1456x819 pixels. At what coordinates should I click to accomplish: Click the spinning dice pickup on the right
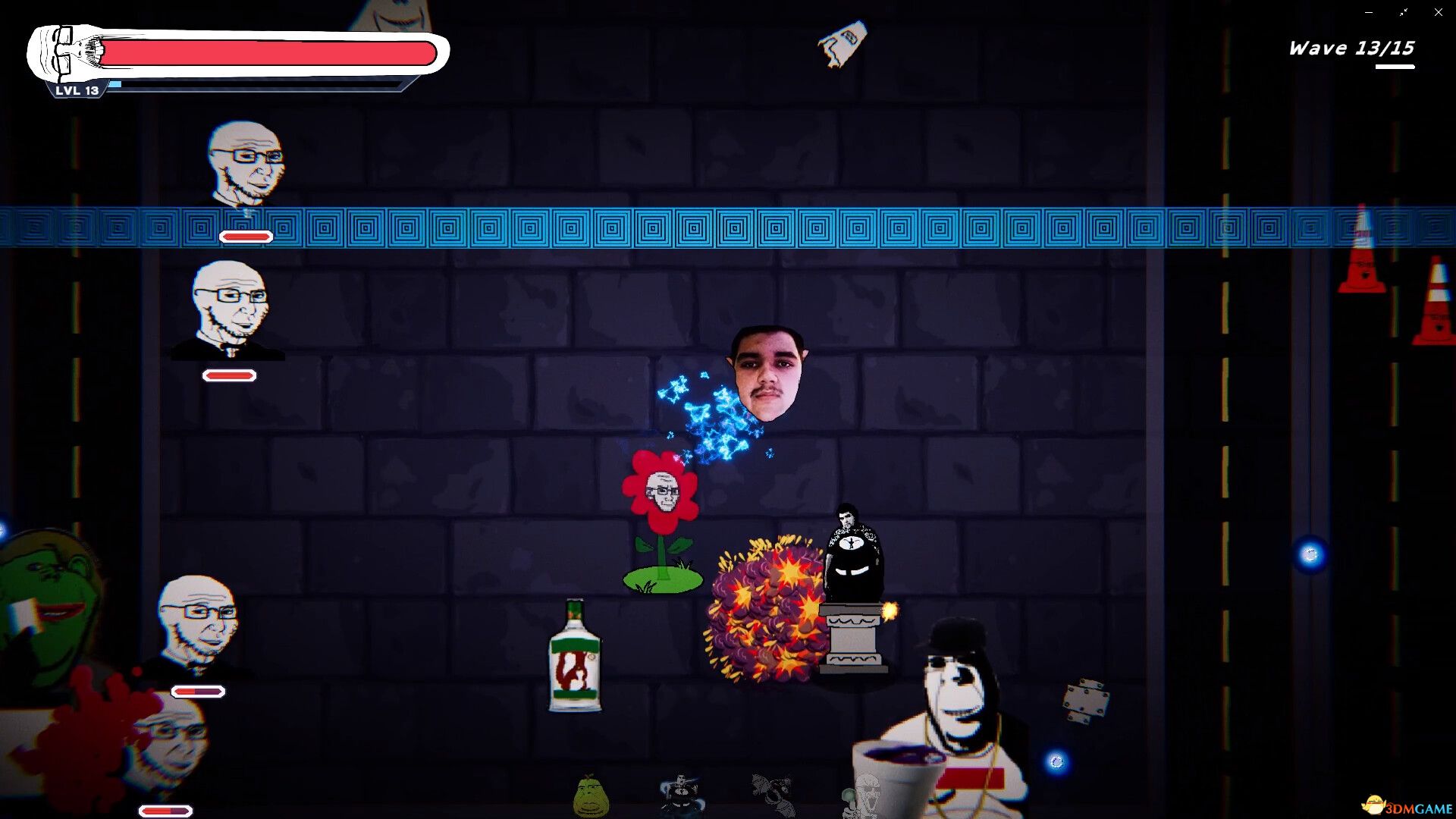point(1086,698)
